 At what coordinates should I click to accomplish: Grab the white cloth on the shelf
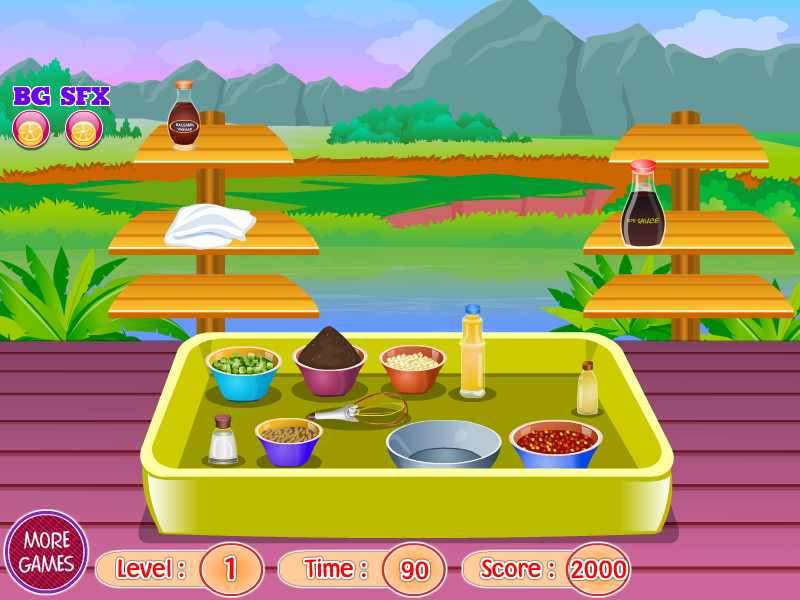(209, 224)
